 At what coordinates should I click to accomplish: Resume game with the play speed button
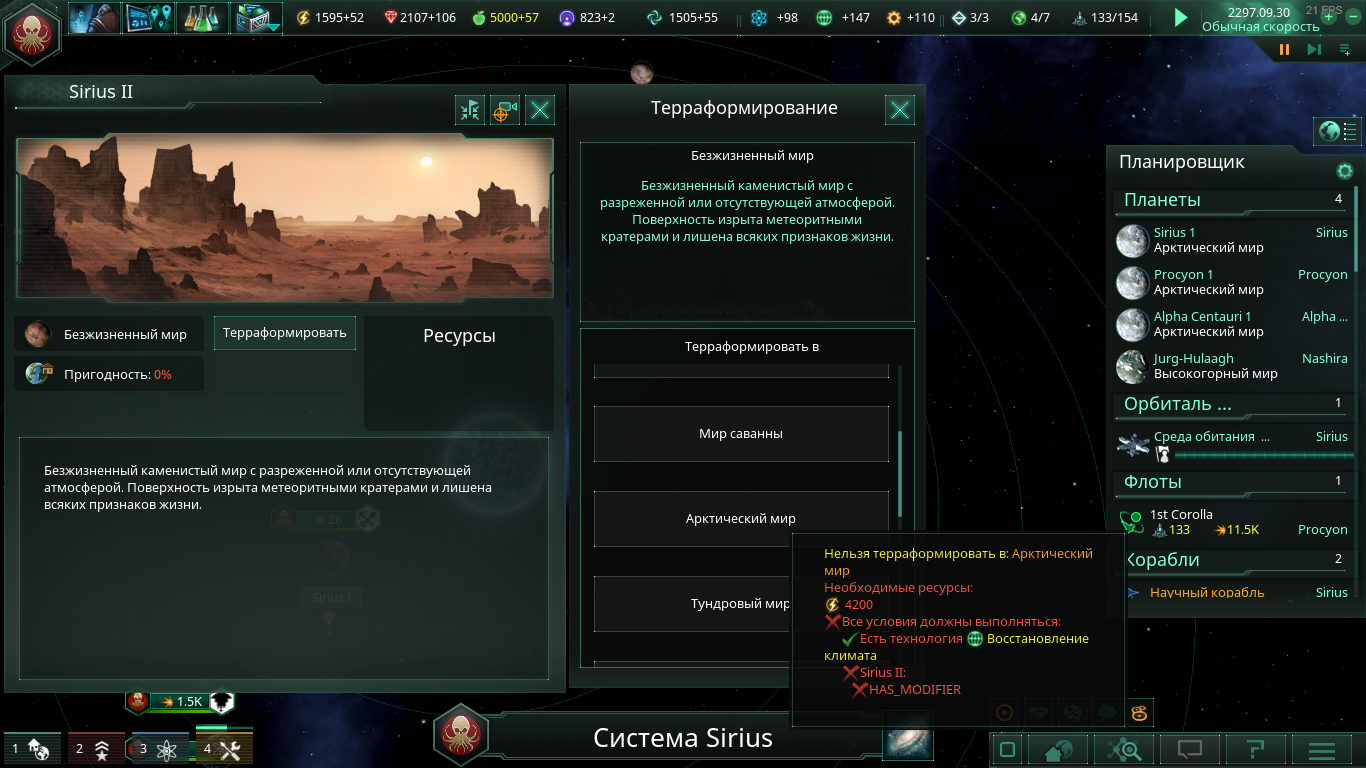click(1181, 17)
